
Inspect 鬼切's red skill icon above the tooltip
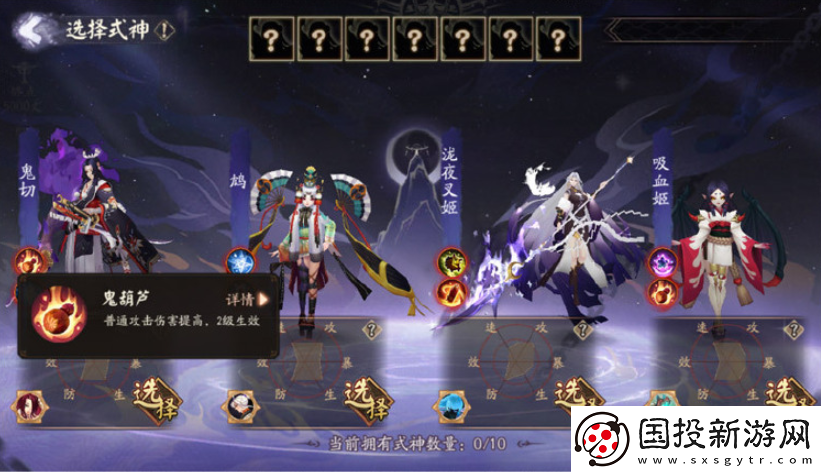tap(28, 261)
